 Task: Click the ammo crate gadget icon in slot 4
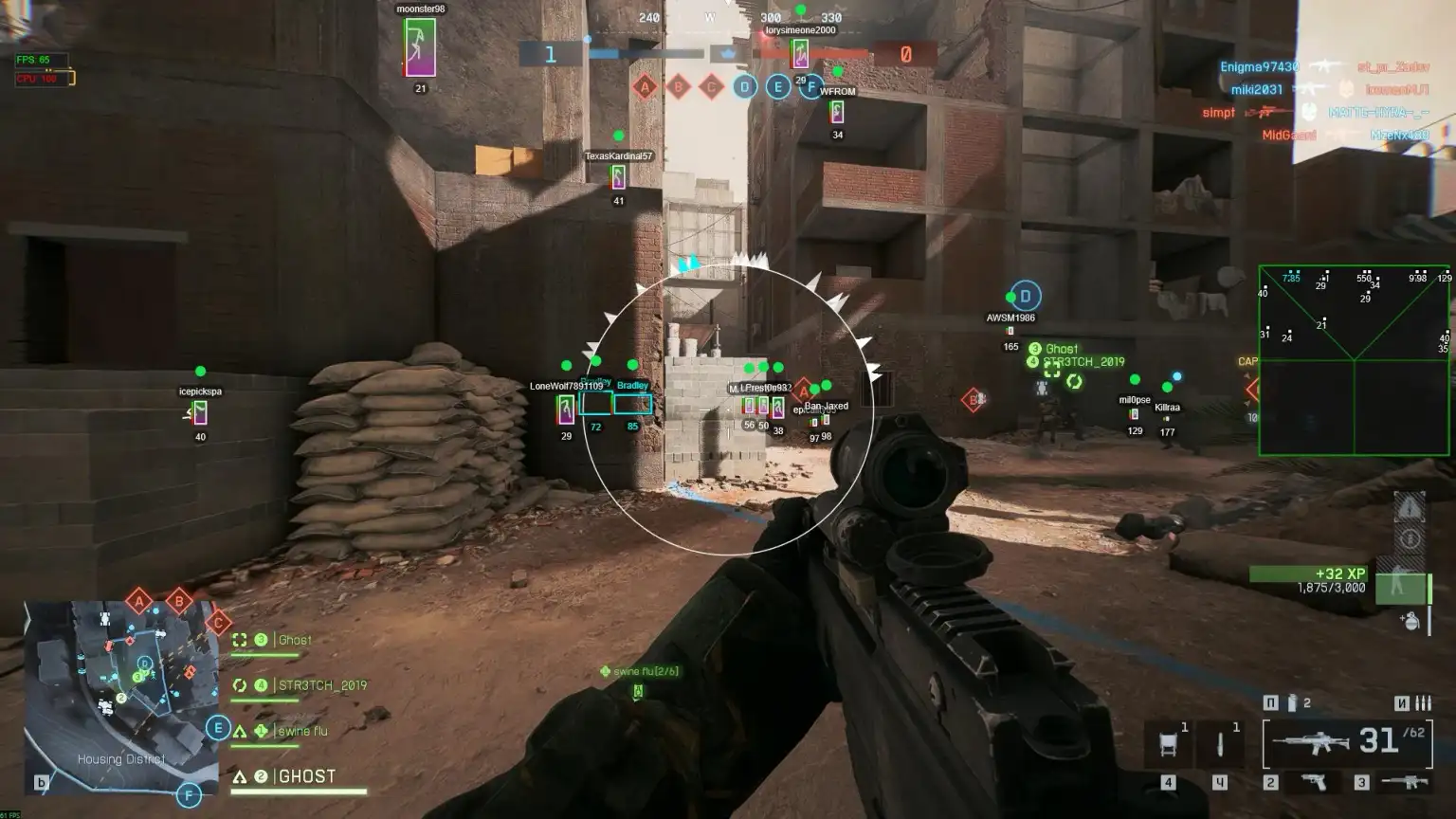point(1170,742)
